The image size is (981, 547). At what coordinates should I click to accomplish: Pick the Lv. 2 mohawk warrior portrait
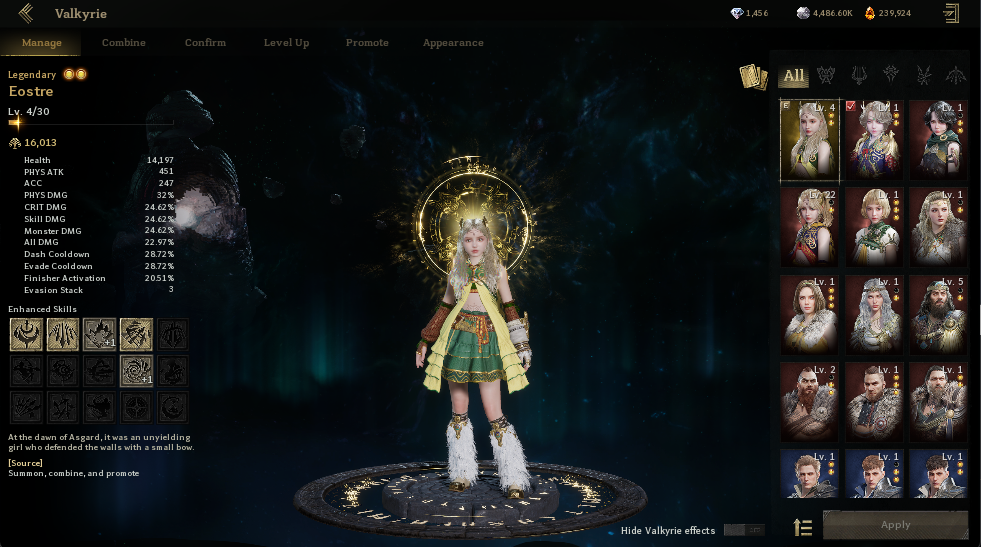tap(810, 402)
